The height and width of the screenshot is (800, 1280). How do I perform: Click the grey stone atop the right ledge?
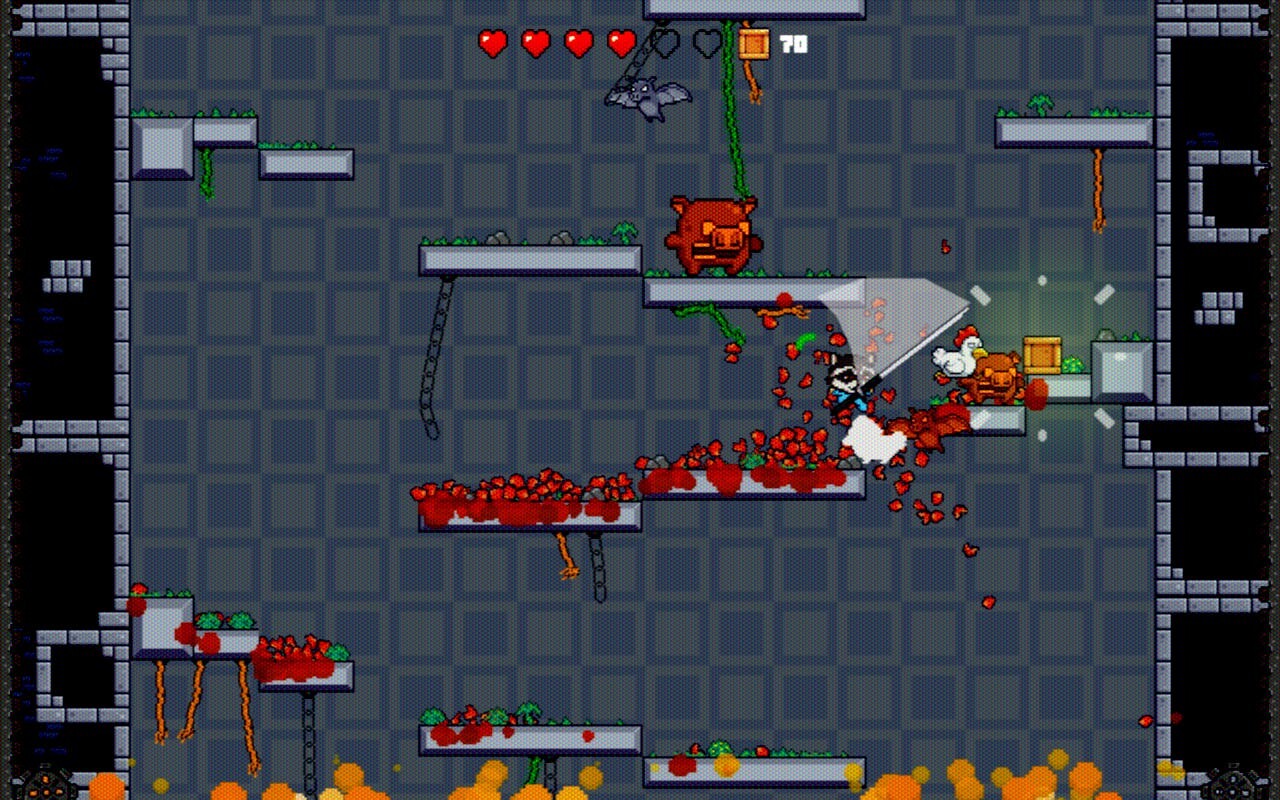click(x=1105, y=333)
